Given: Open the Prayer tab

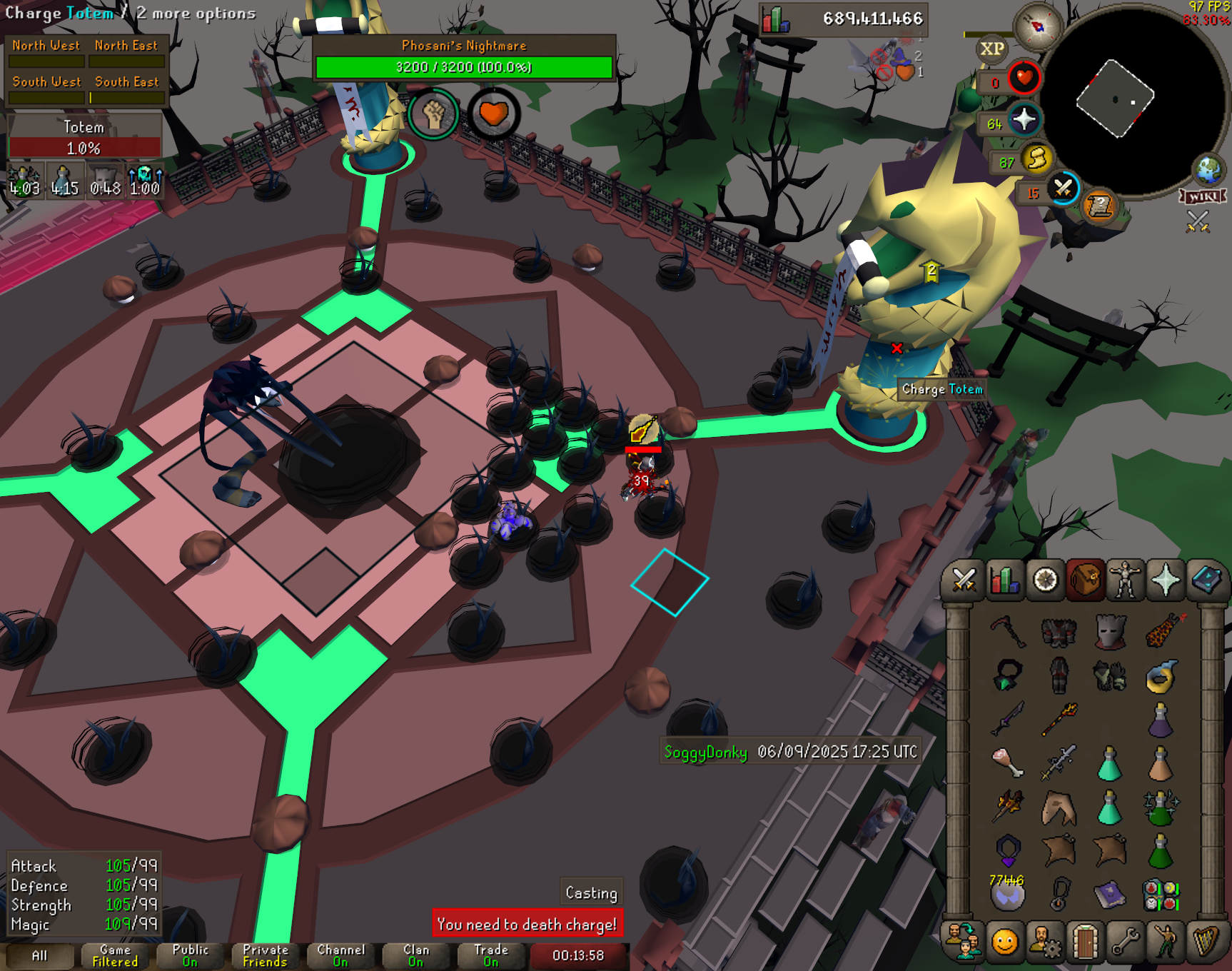Looking at the screenshot, I should coord(1166,580).
